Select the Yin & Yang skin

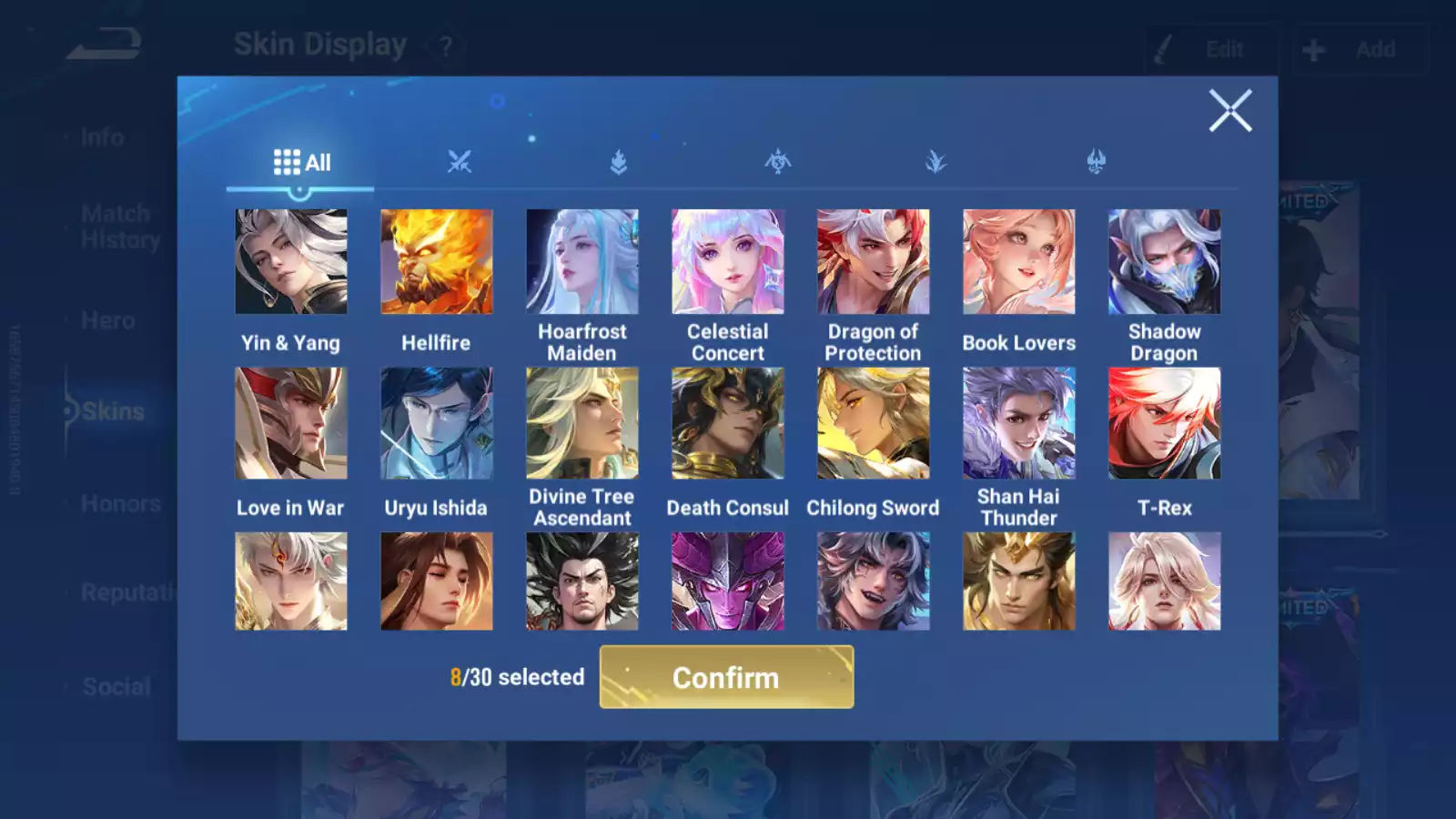coord(291,262)
